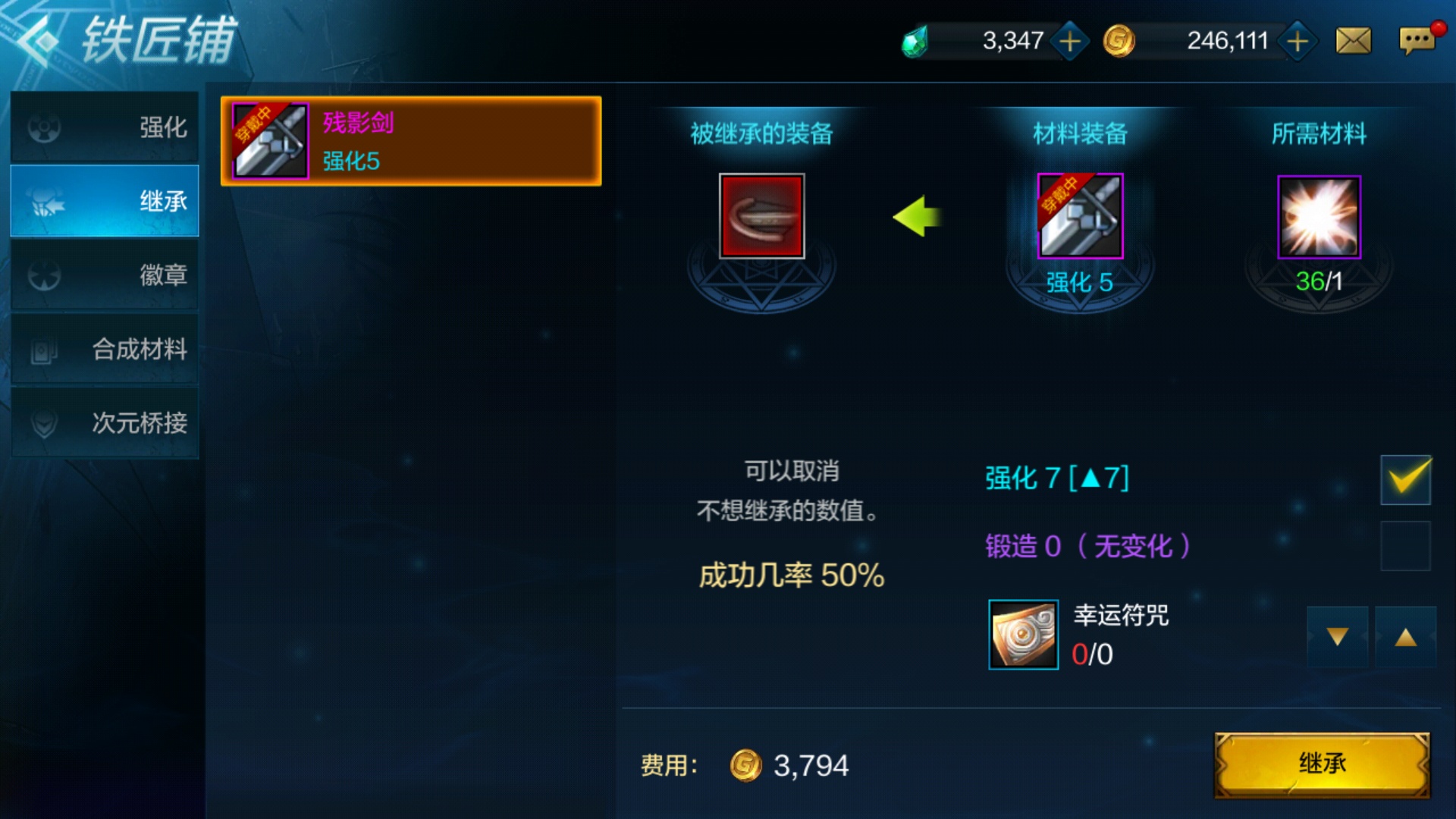Click the green arrow between equipment slots

click(919, 216)
